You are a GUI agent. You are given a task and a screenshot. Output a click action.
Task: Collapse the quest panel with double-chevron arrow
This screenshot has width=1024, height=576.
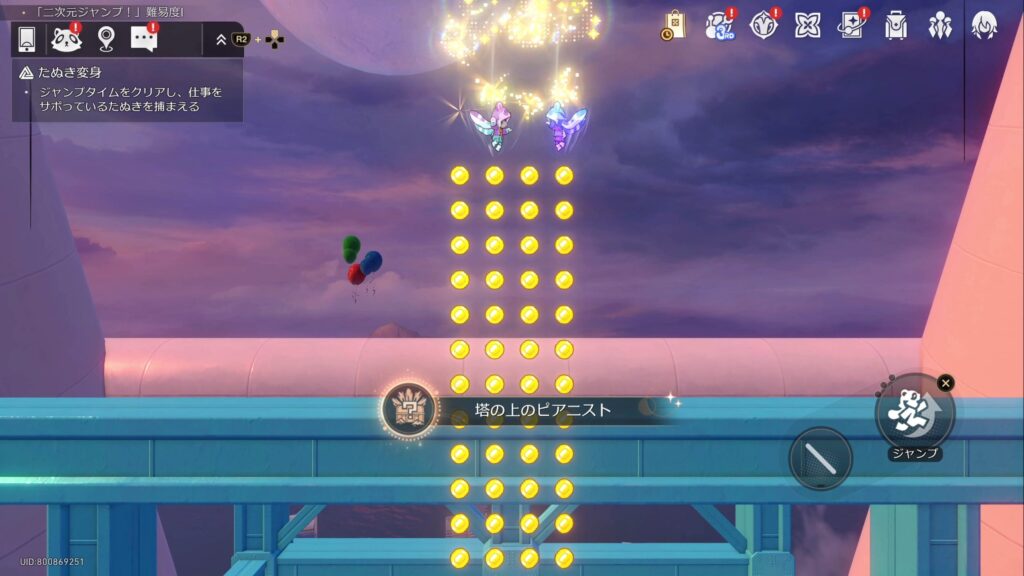coord(222,40)
